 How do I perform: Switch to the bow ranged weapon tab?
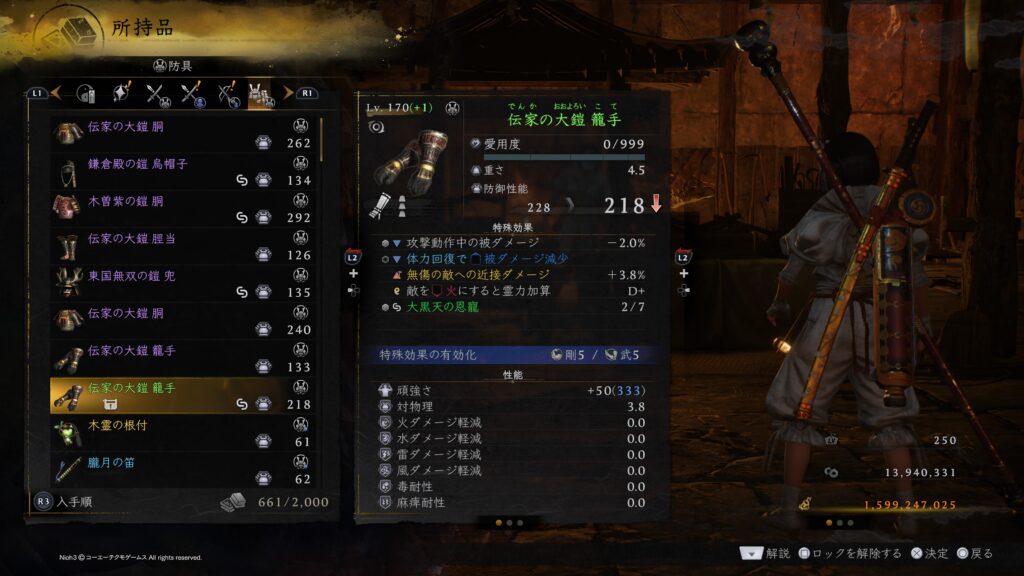click(228, 94)
